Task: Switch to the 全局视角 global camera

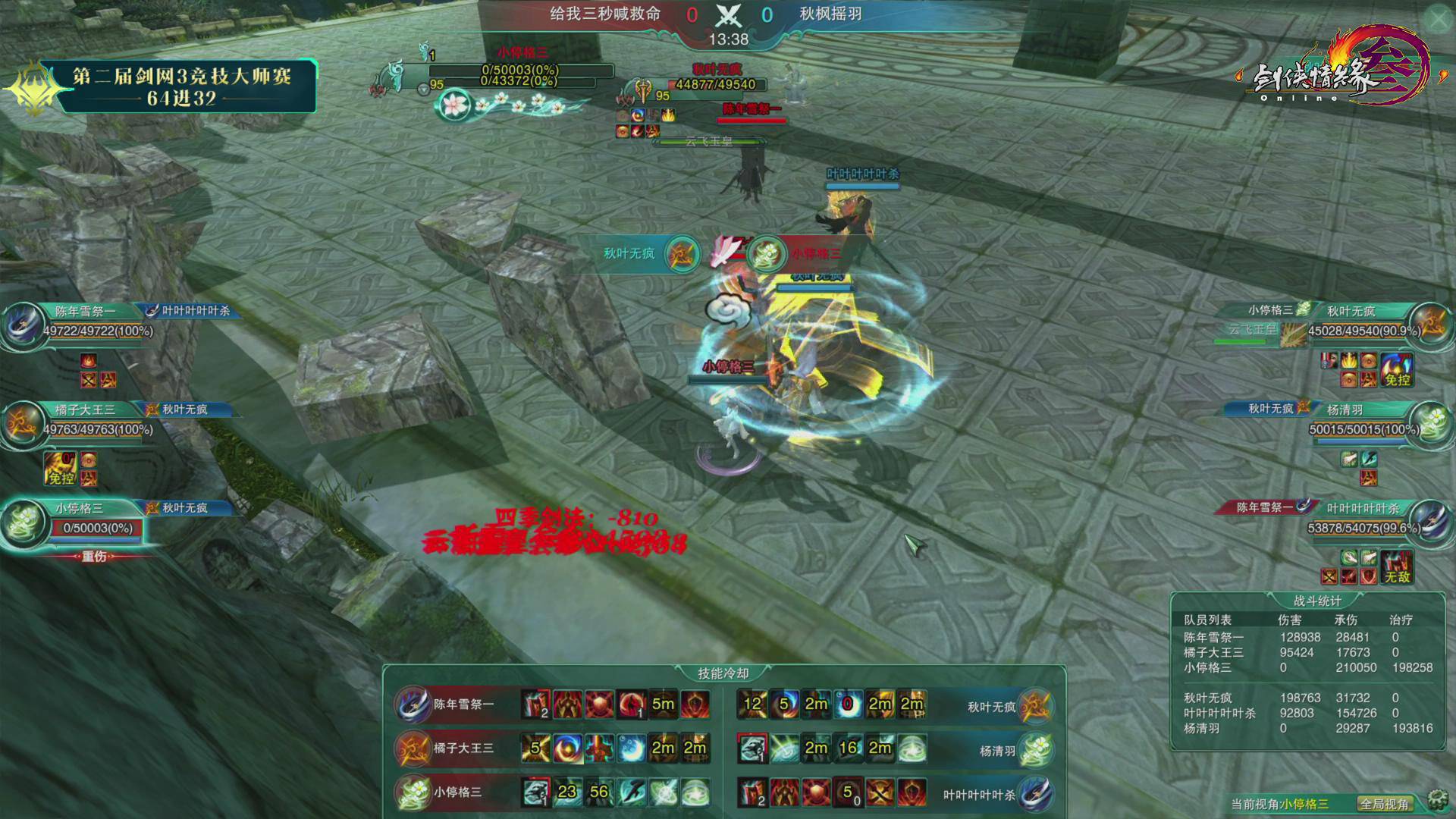Action: coord(1385,804)
